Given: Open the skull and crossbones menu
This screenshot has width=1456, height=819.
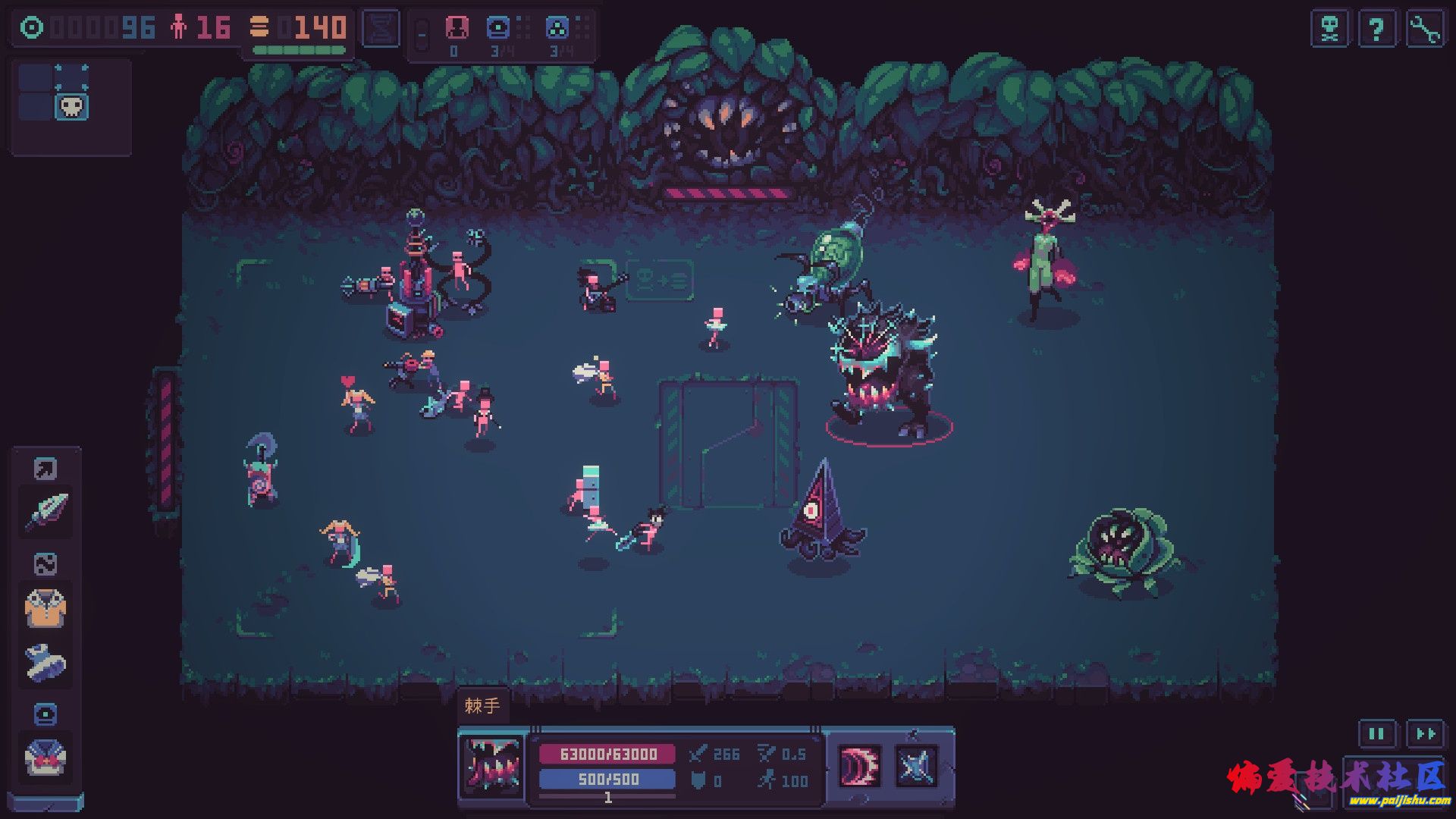Looking at the screenshot, I should pos(1330,30).
